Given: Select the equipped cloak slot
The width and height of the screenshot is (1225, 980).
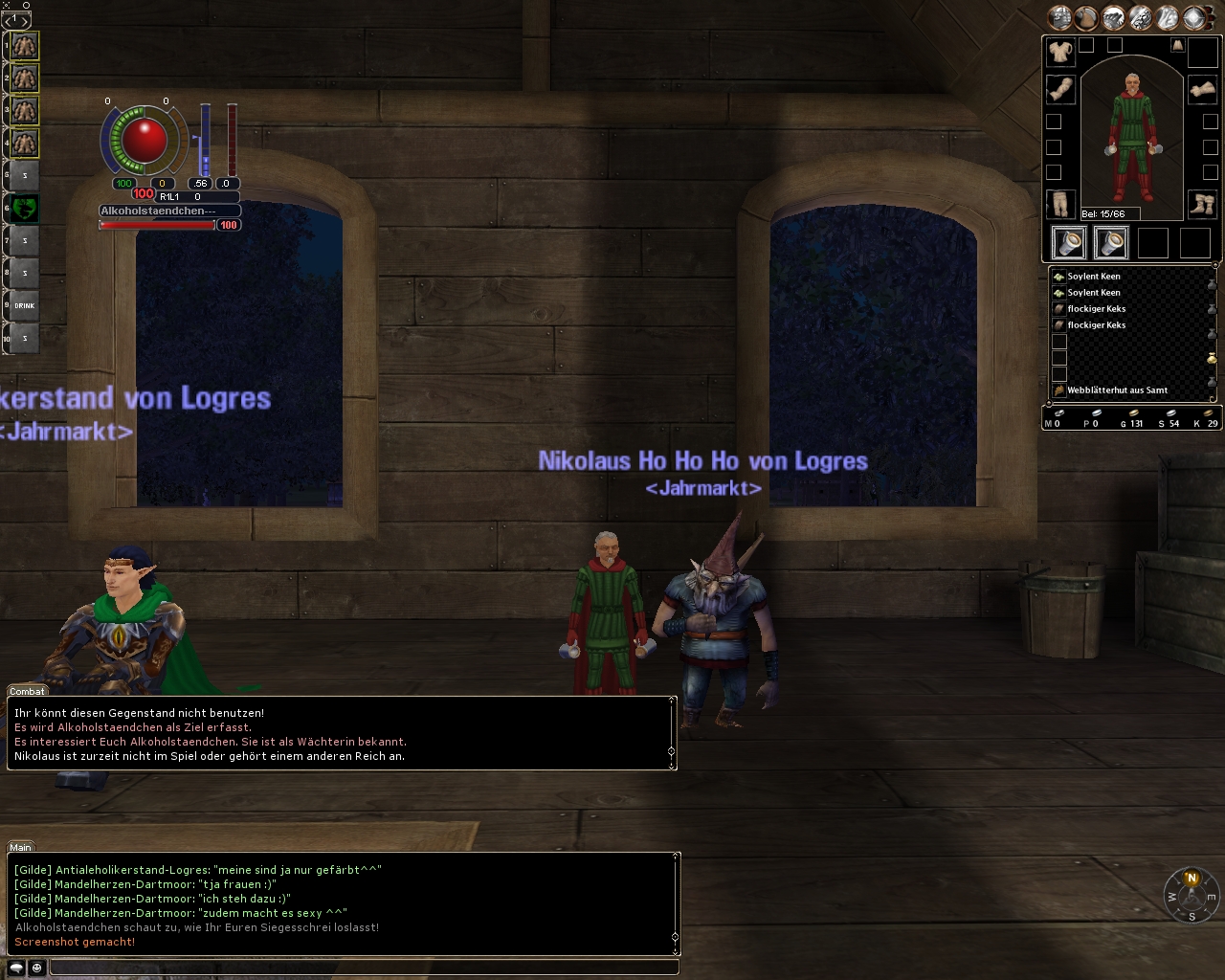Looking at the screenshot, I should (x=1177, y=45).
